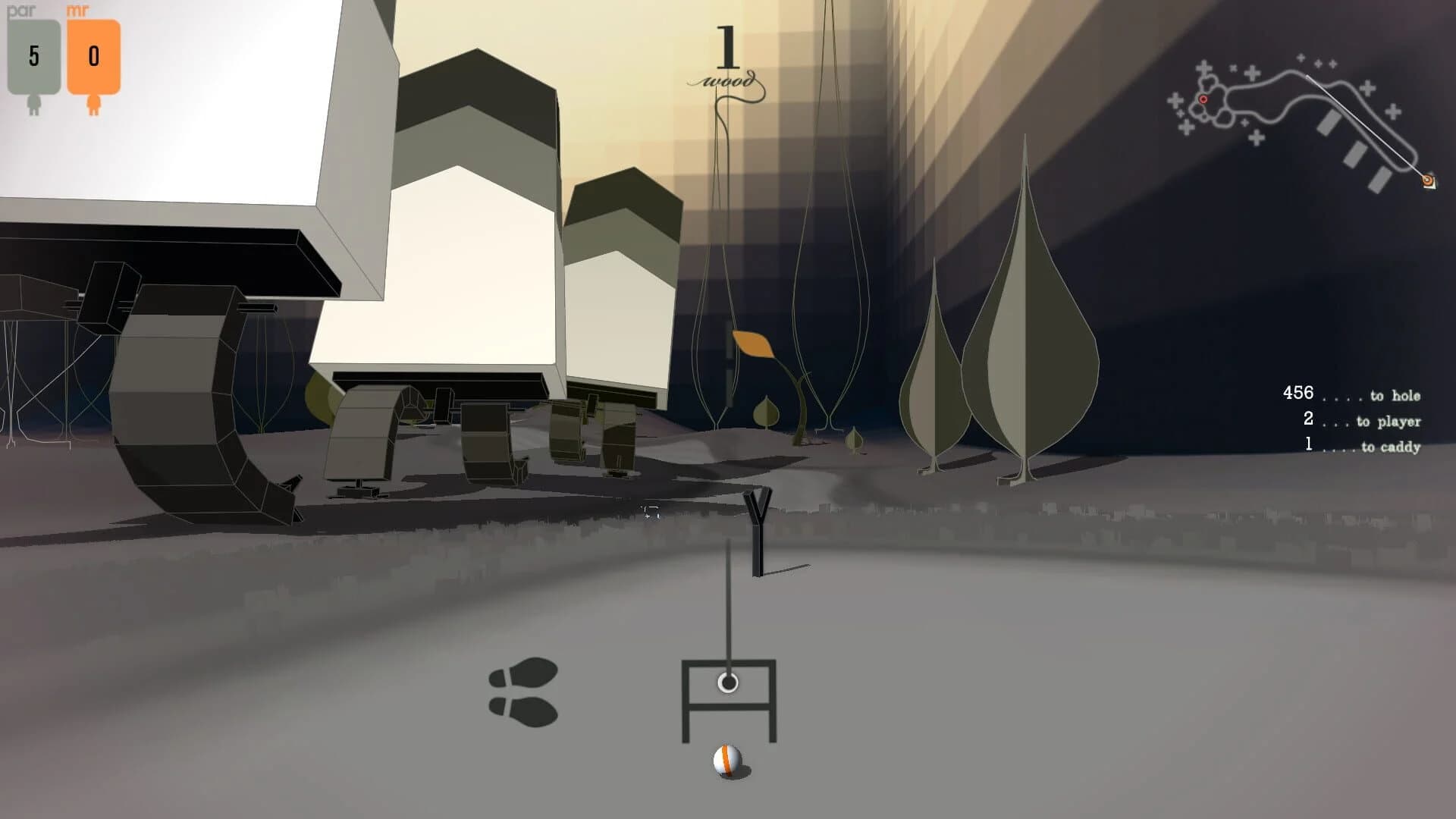1456x819 pixels.
Task: Click the orange ball marker on the minimap
Action: coord(1428,181)
